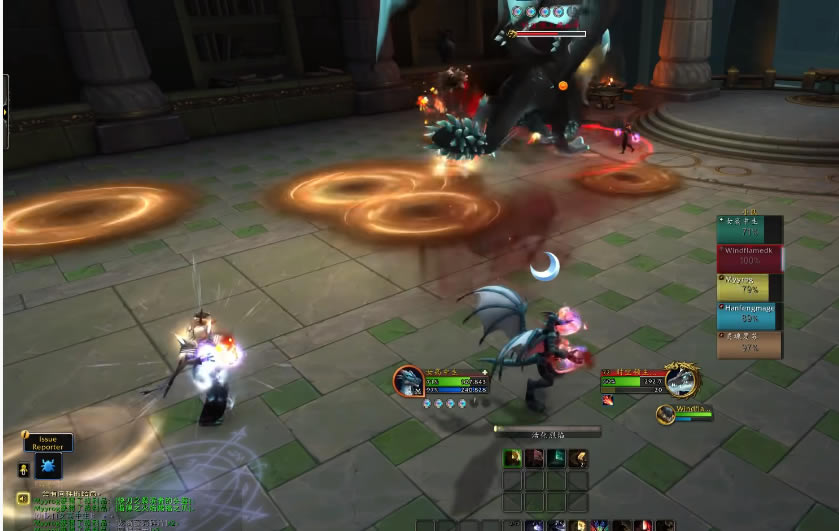Image resolution: width=839 pixels, height=531 pixels.
Task: Click the chat voice speaker button
Action: pyautogui.click(x=21, y=498)
